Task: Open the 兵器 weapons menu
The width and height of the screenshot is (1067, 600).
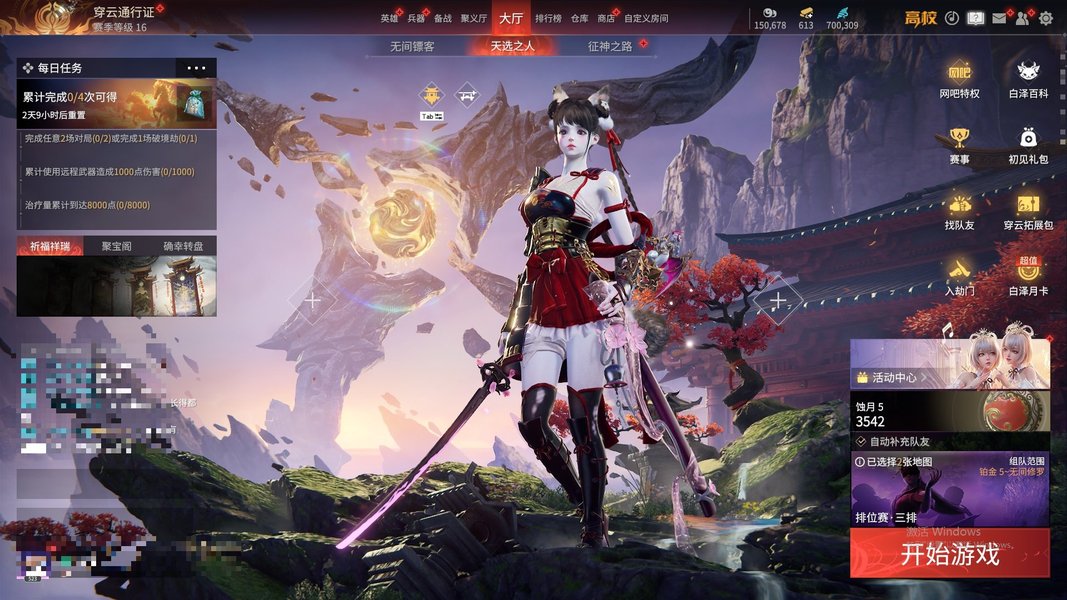Action: click(x=416, y=18)
